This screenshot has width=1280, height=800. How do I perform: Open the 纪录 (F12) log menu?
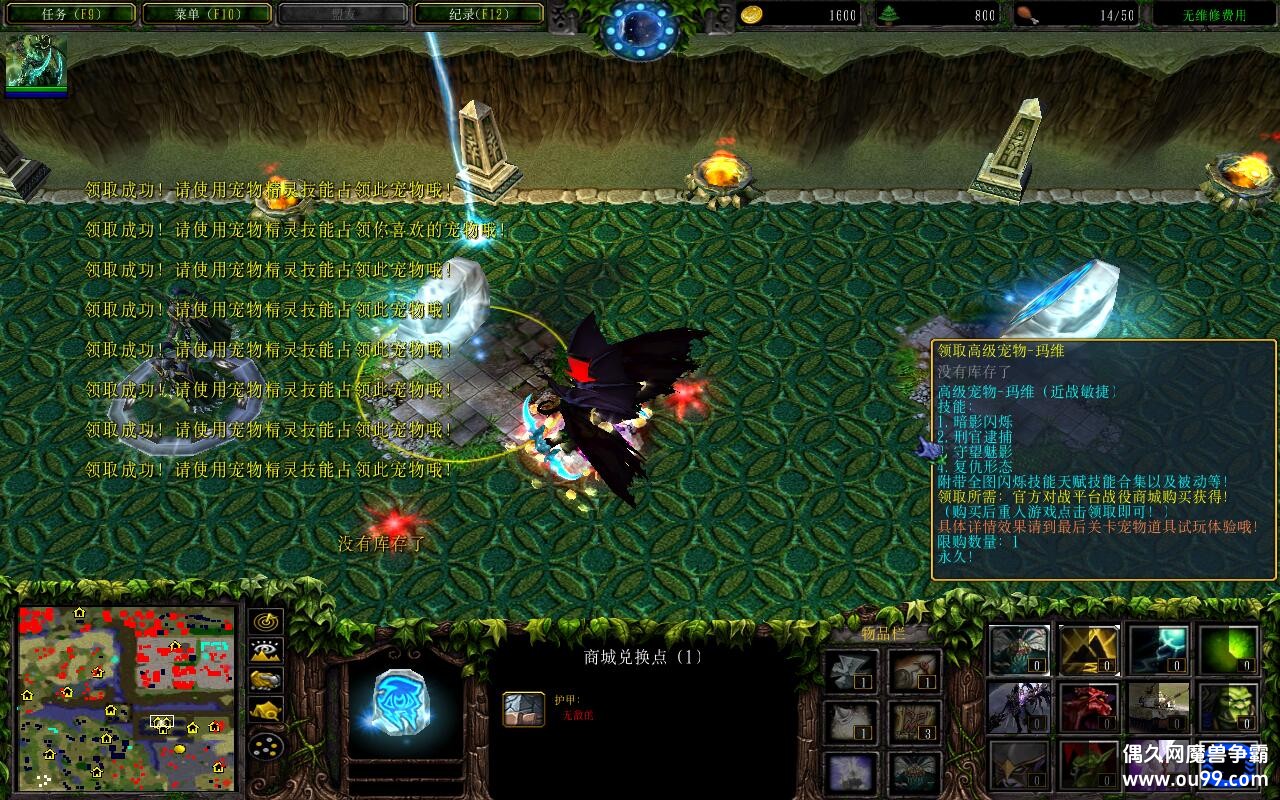(x=478, y=14)
